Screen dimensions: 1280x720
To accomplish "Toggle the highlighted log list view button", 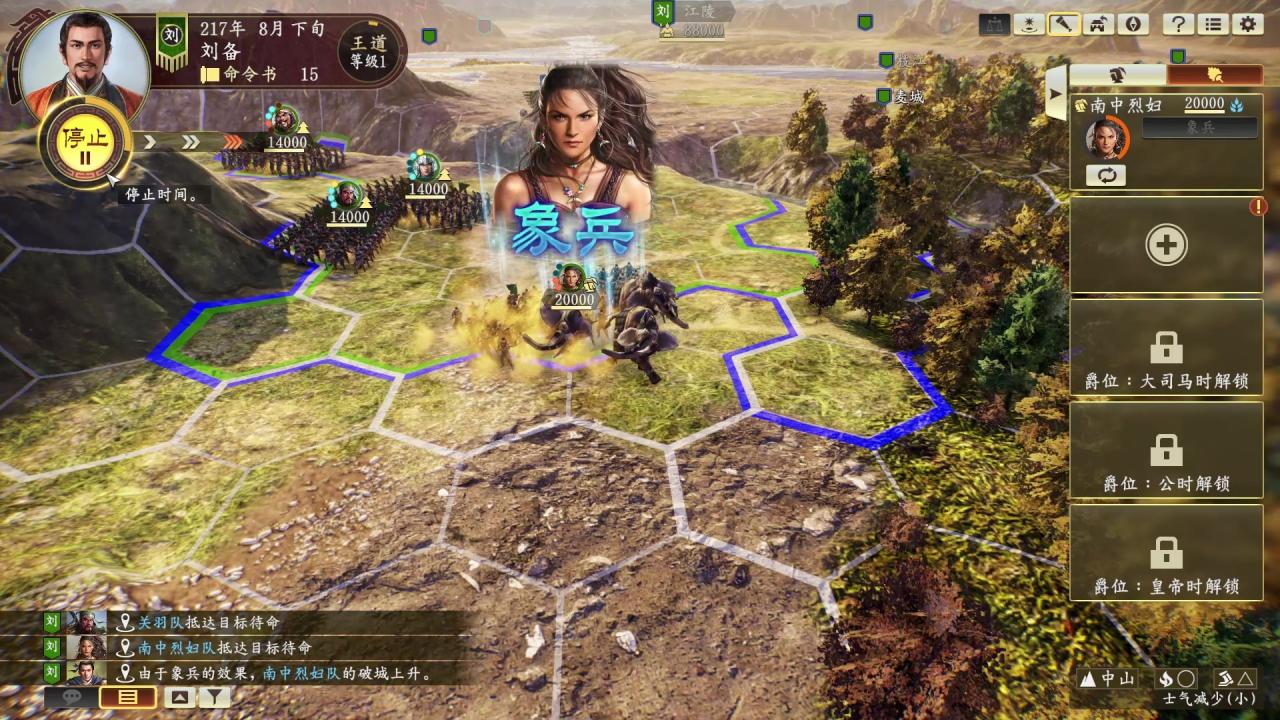I will pyautogui.click(x=127, y=696).
